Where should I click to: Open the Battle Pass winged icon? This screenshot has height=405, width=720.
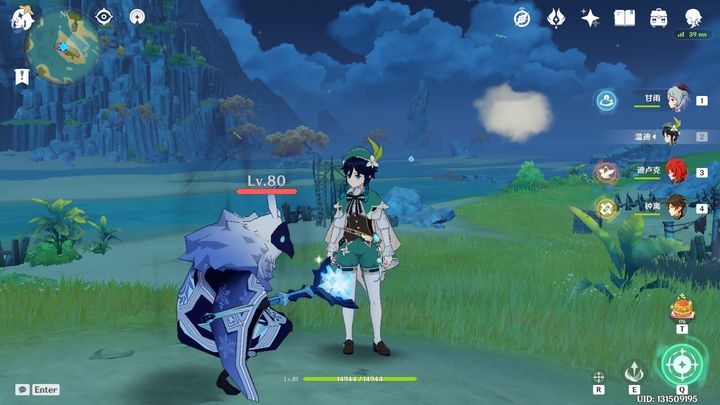556,18
